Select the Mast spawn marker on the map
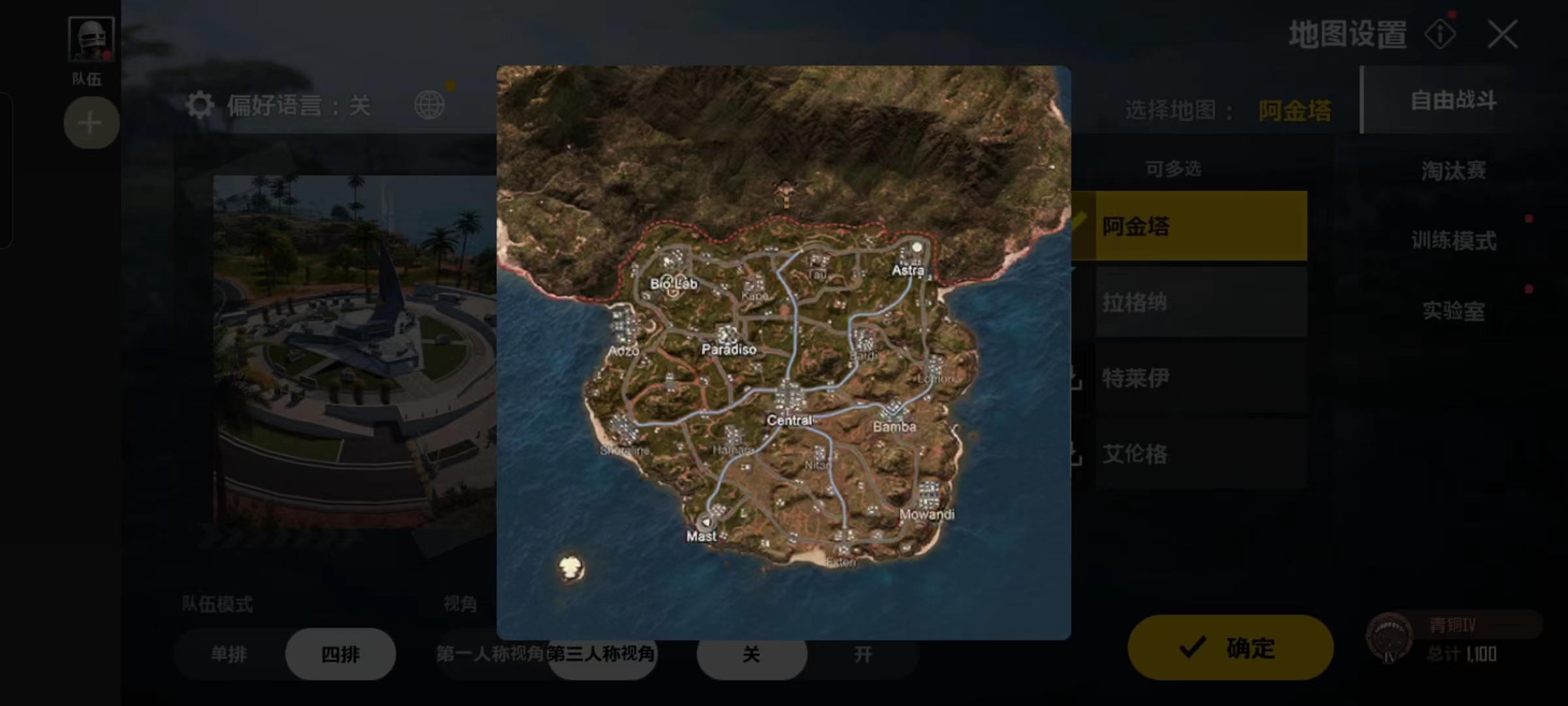This screenshot has height=706, width=1568. coord(707,522)
